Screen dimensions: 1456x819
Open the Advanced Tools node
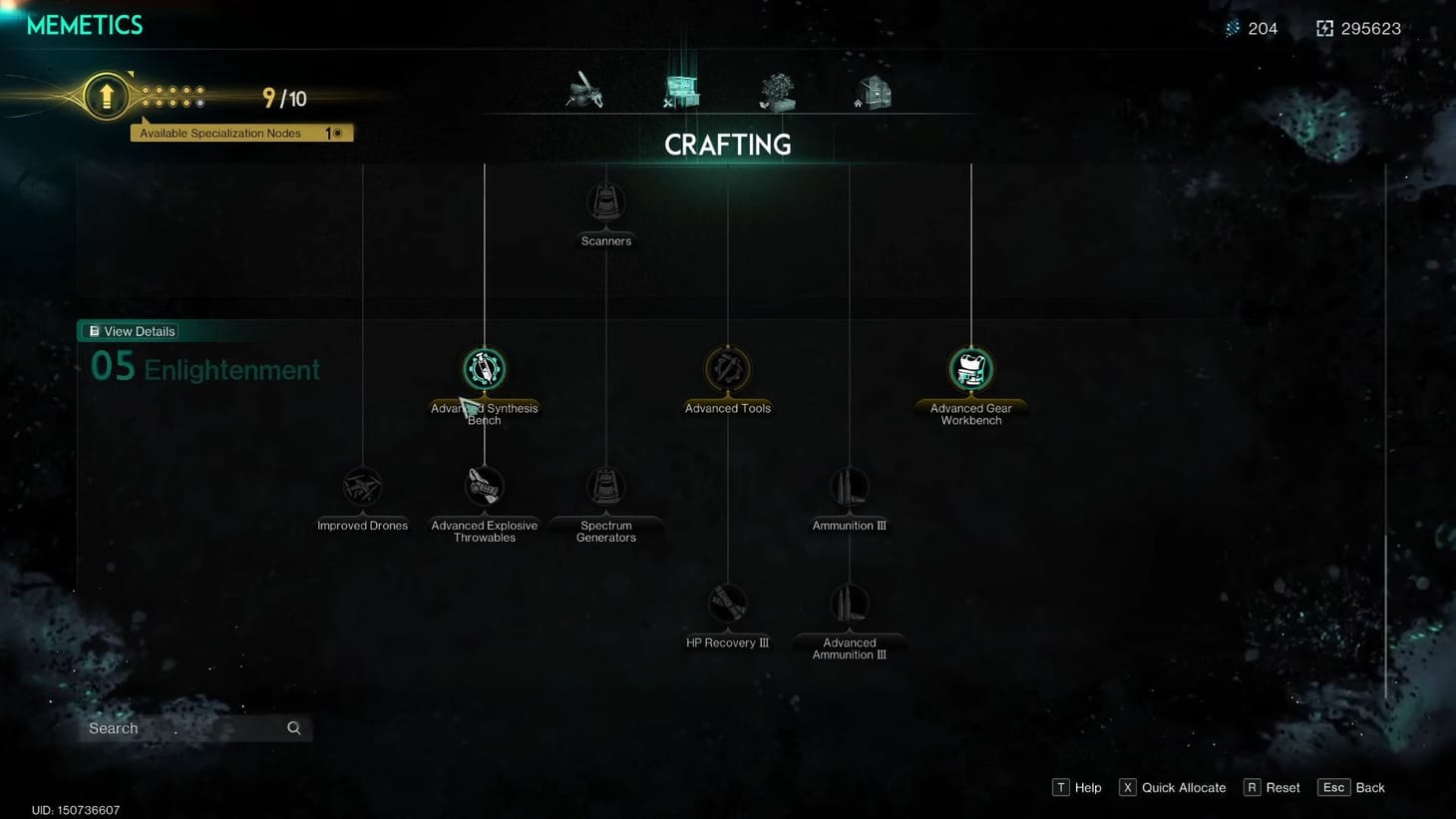coord(727,367)
